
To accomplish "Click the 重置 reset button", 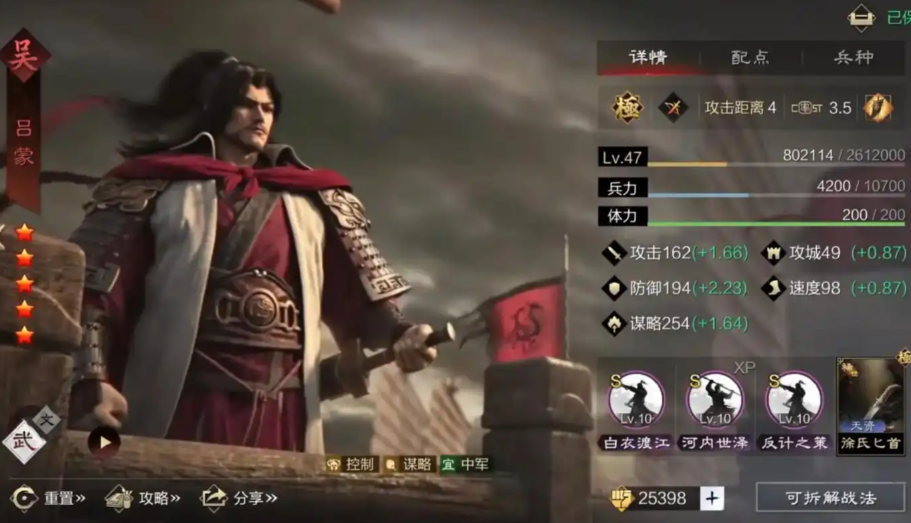I will pyautogui.click(x=48, y=497).
